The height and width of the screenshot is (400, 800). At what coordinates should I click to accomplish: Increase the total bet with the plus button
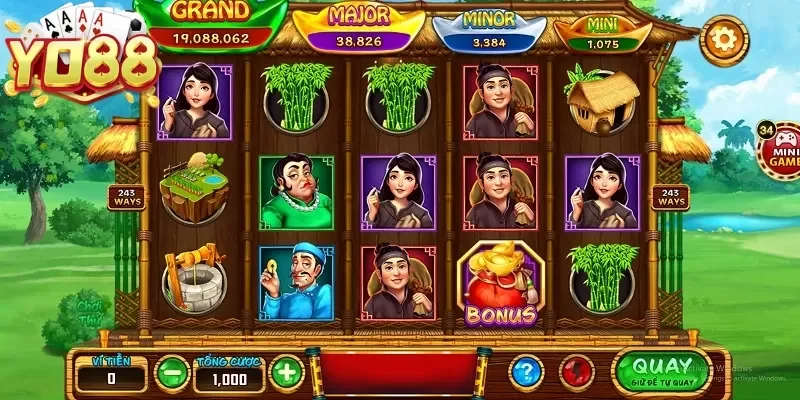tap(286, 374)
